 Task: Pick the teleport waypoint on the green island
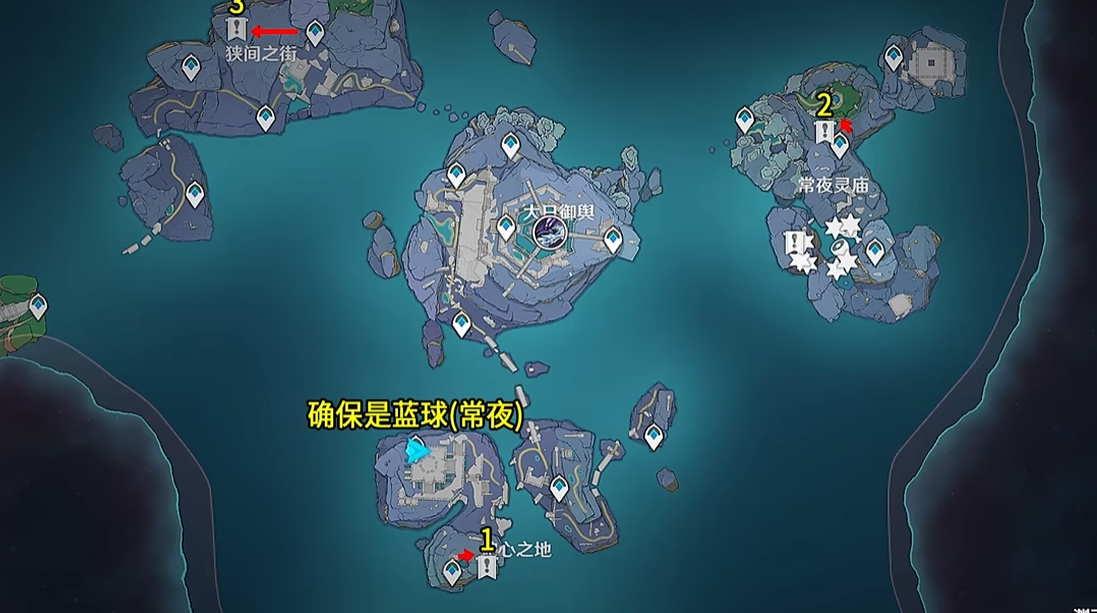(x=38, y=306)
